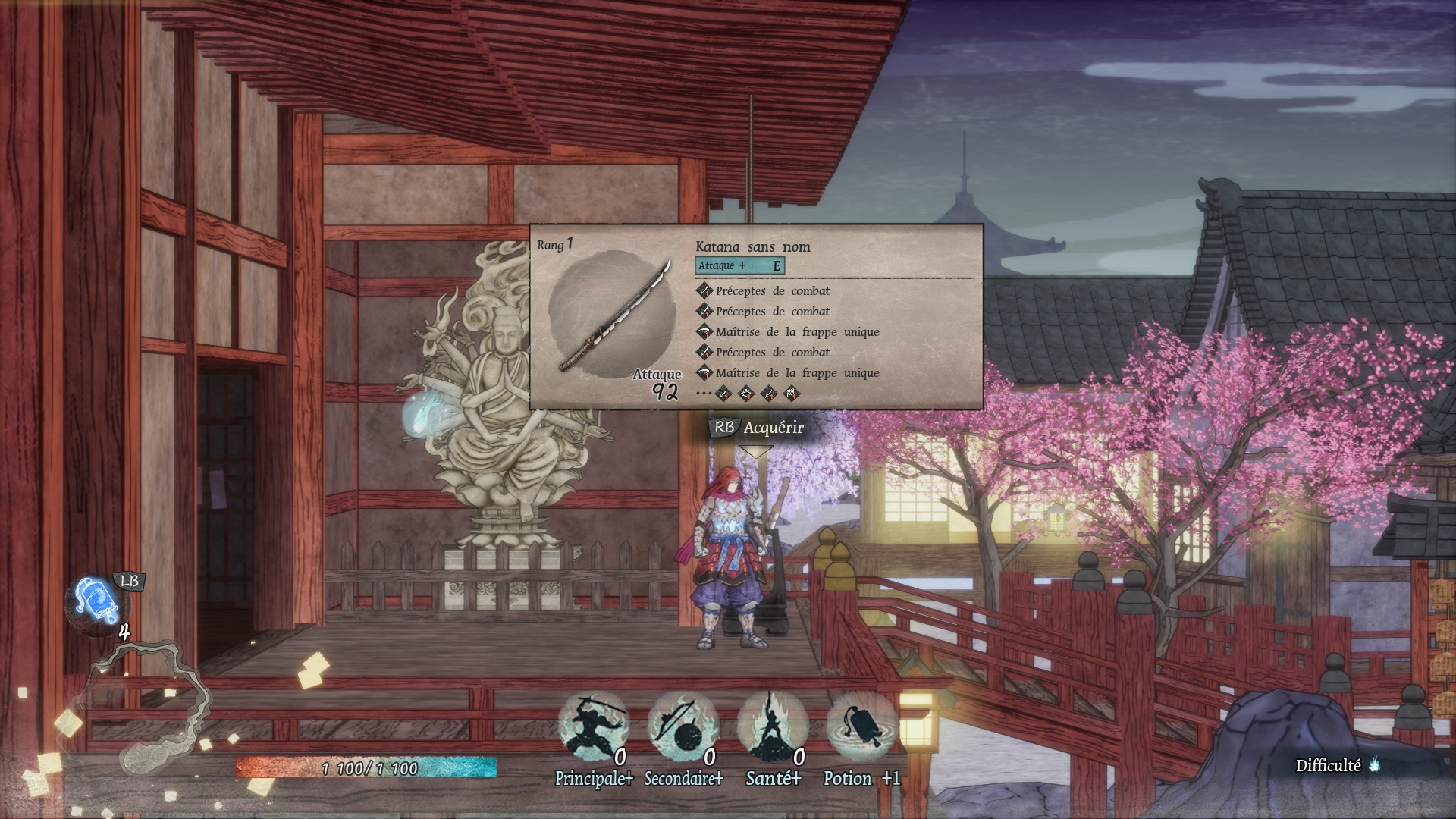Image resolution: width=1456 pixels, height=819 pixels.
Task: Click the Attaque + E bonus bar
Action: click(x=739, y=265)
